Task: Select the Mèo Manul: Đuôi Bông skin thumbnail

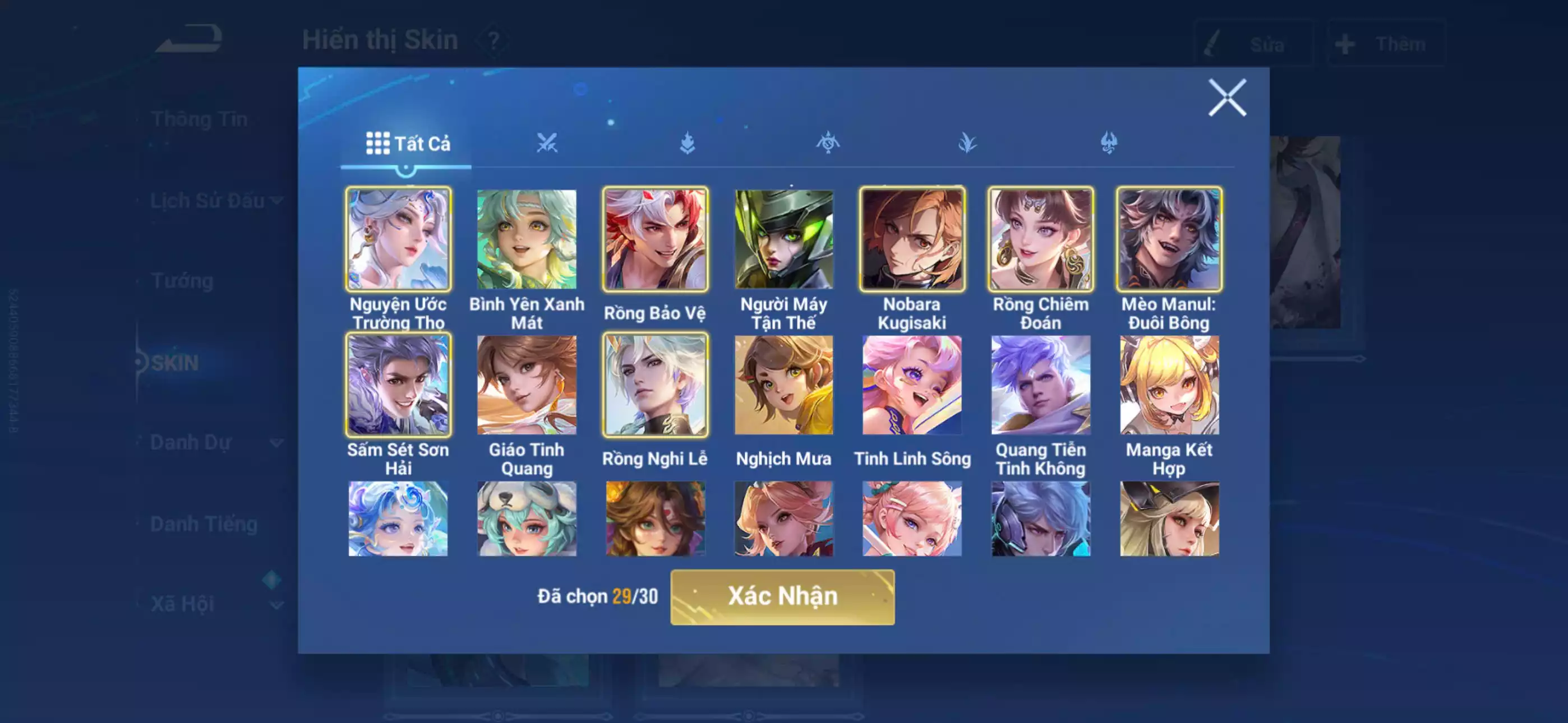Action: click(x=1169, y=240)
